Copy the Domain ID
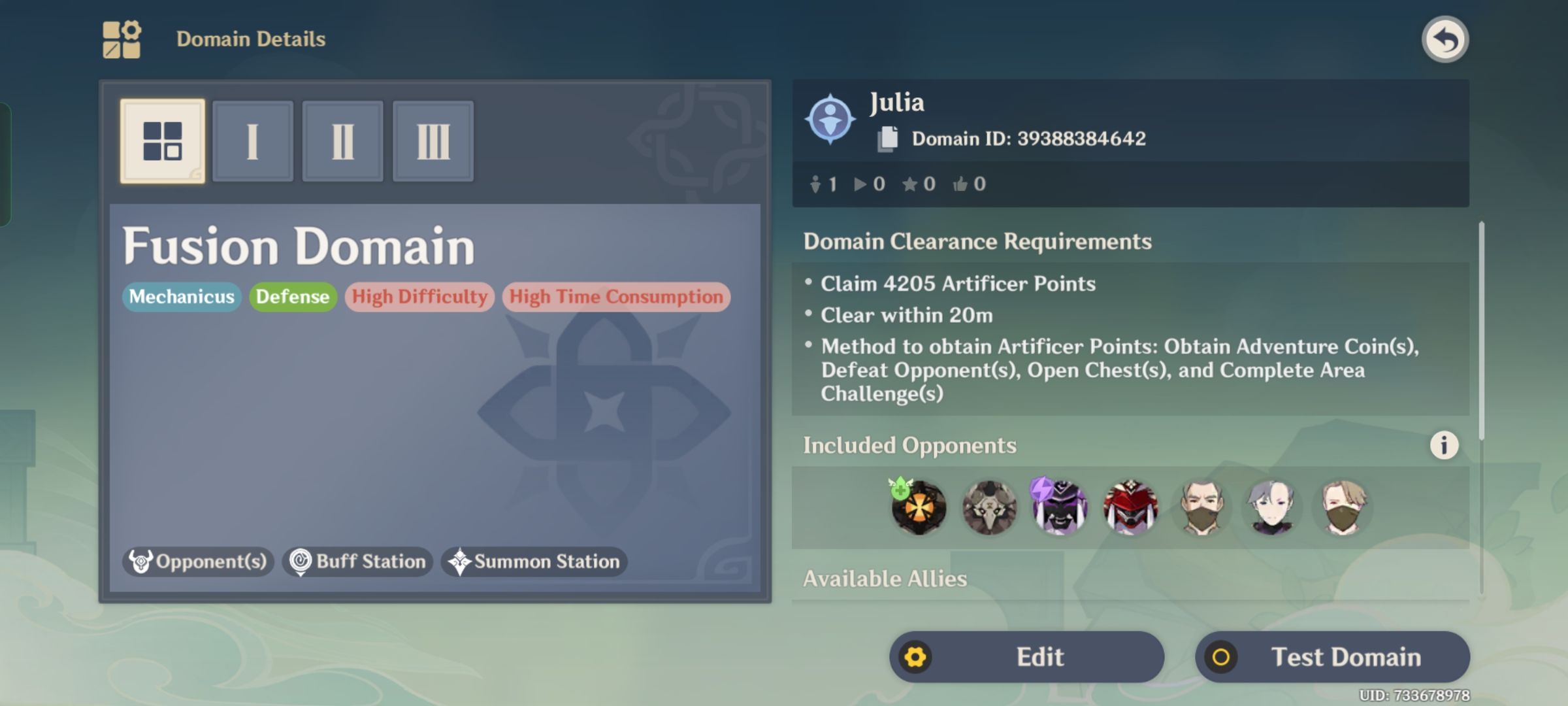This screenshot has height=706, width=1568. pyautogui.click(x=887, y=137)
